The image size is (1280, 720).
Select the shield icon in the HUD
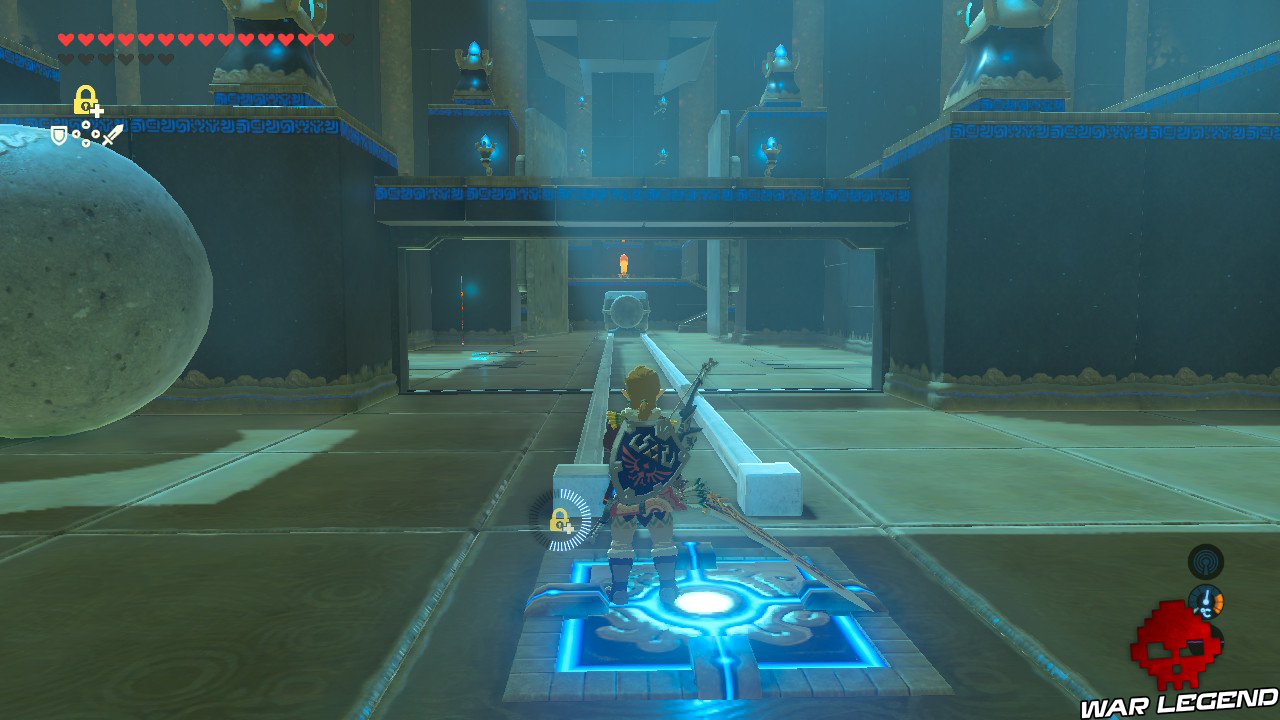58,135
